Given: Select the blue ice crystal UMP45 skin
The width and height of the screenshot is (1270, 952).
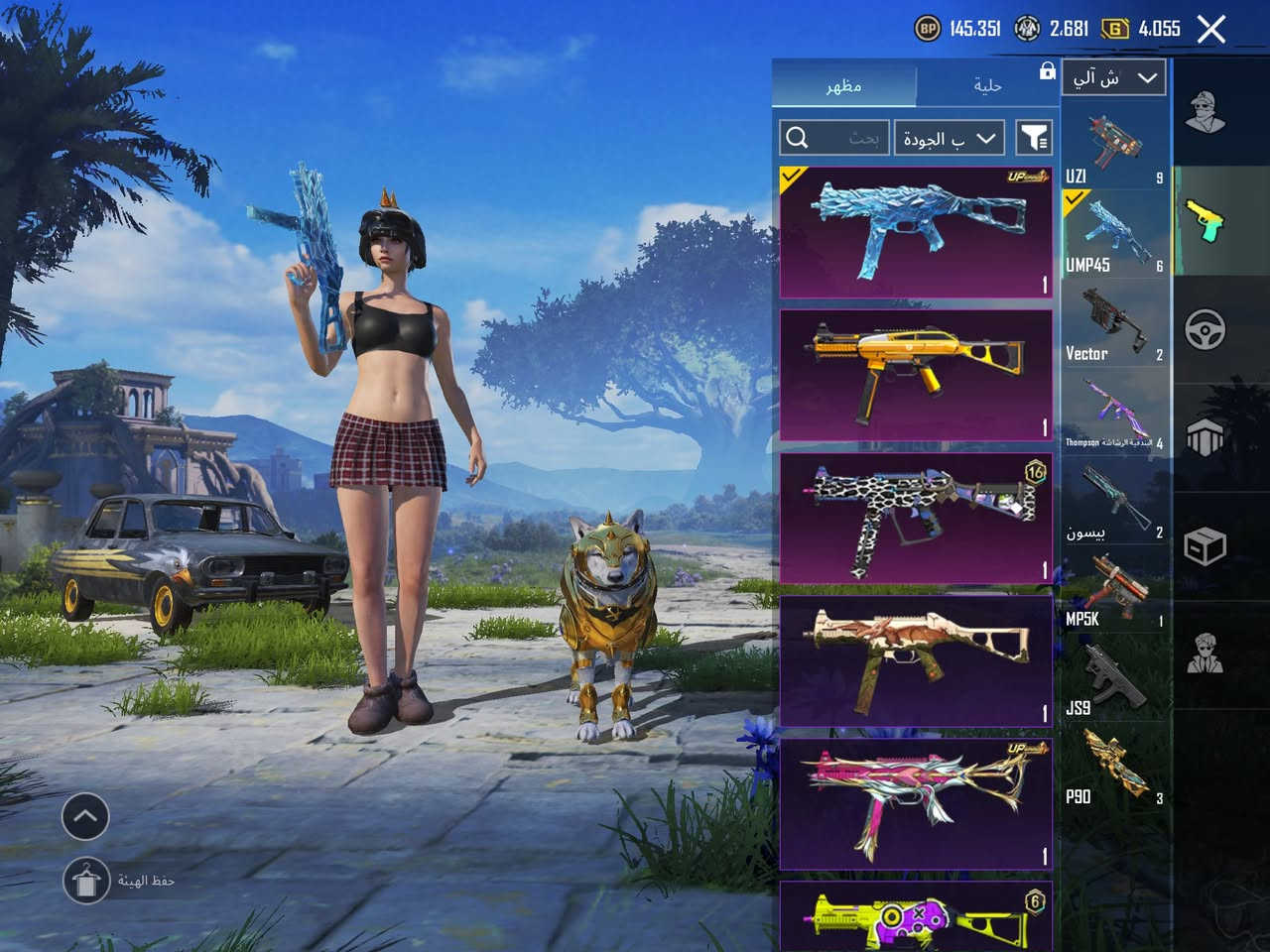Looking at the screenshot, I should pyautogui.click(x=916, y=233).
